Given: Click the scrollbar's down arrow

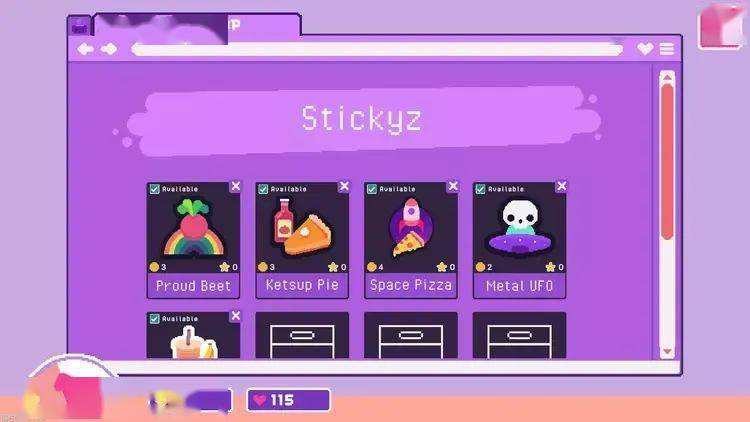Looking at the screenshot, I should (667, 351).
